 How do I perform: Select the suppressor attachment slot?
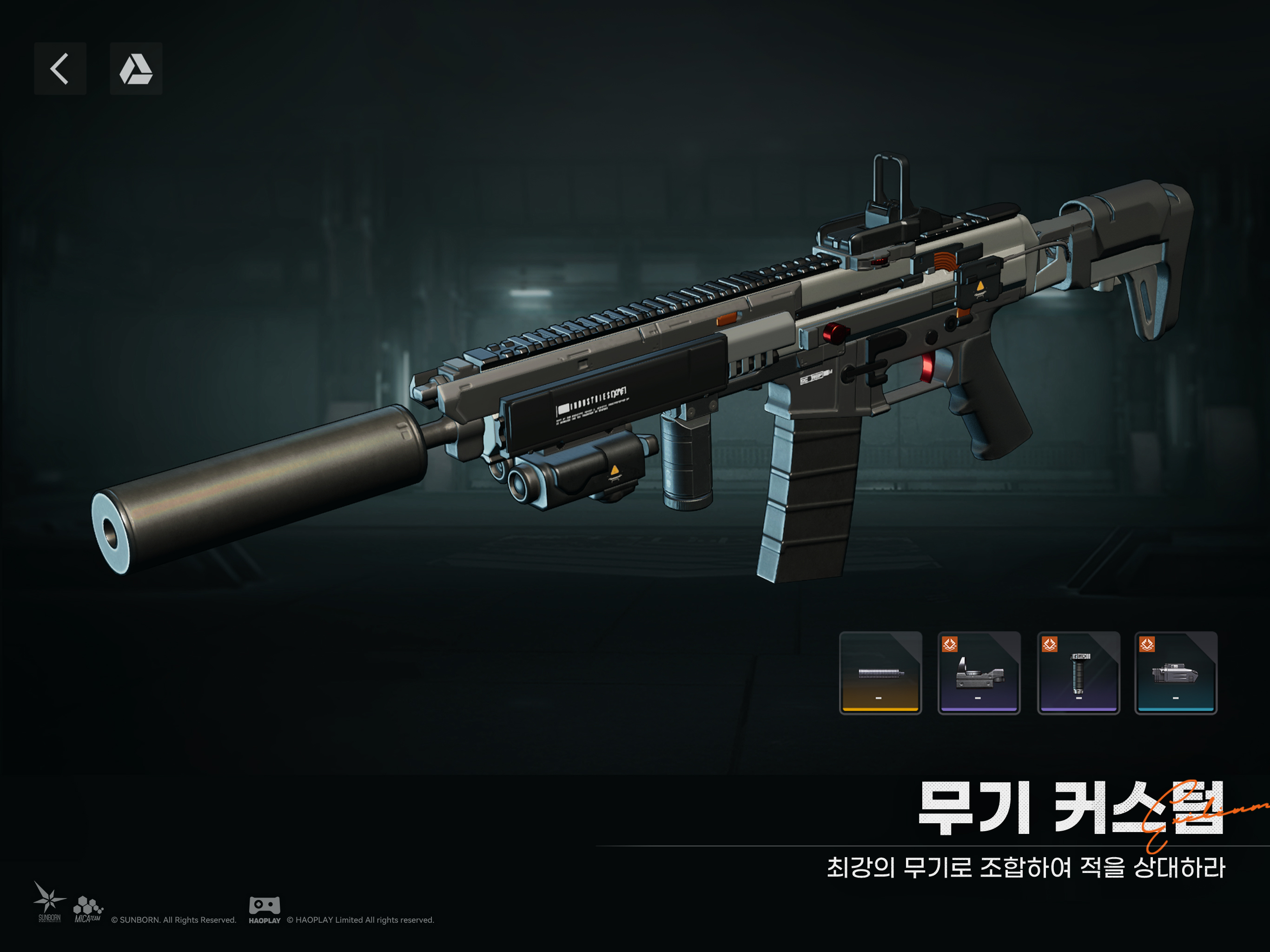point(880,673)
